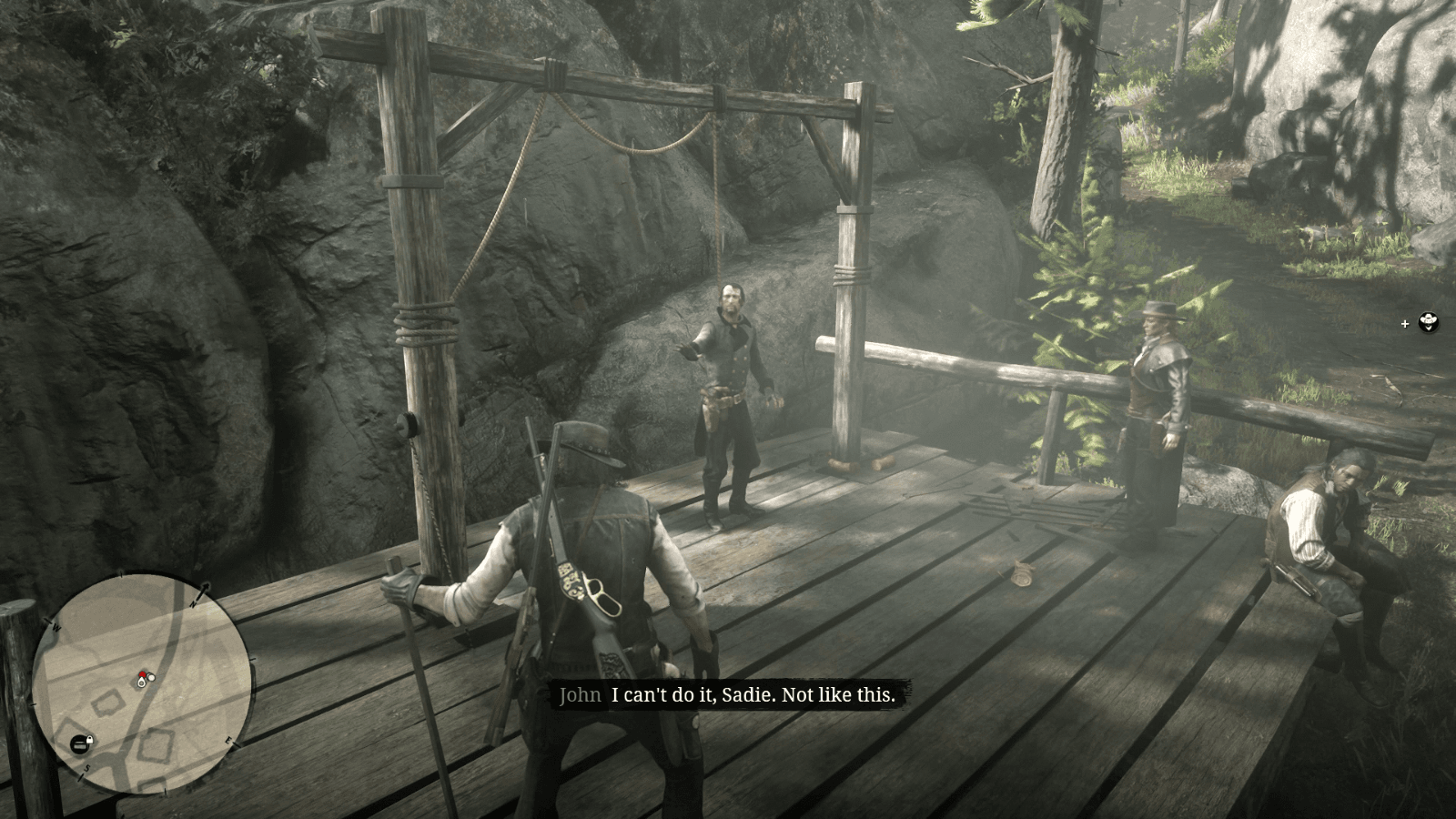The height and width of the screenshot is (819, 1456).
Task: Click the subtitle text spoken by John
Action: click(752, 693)
